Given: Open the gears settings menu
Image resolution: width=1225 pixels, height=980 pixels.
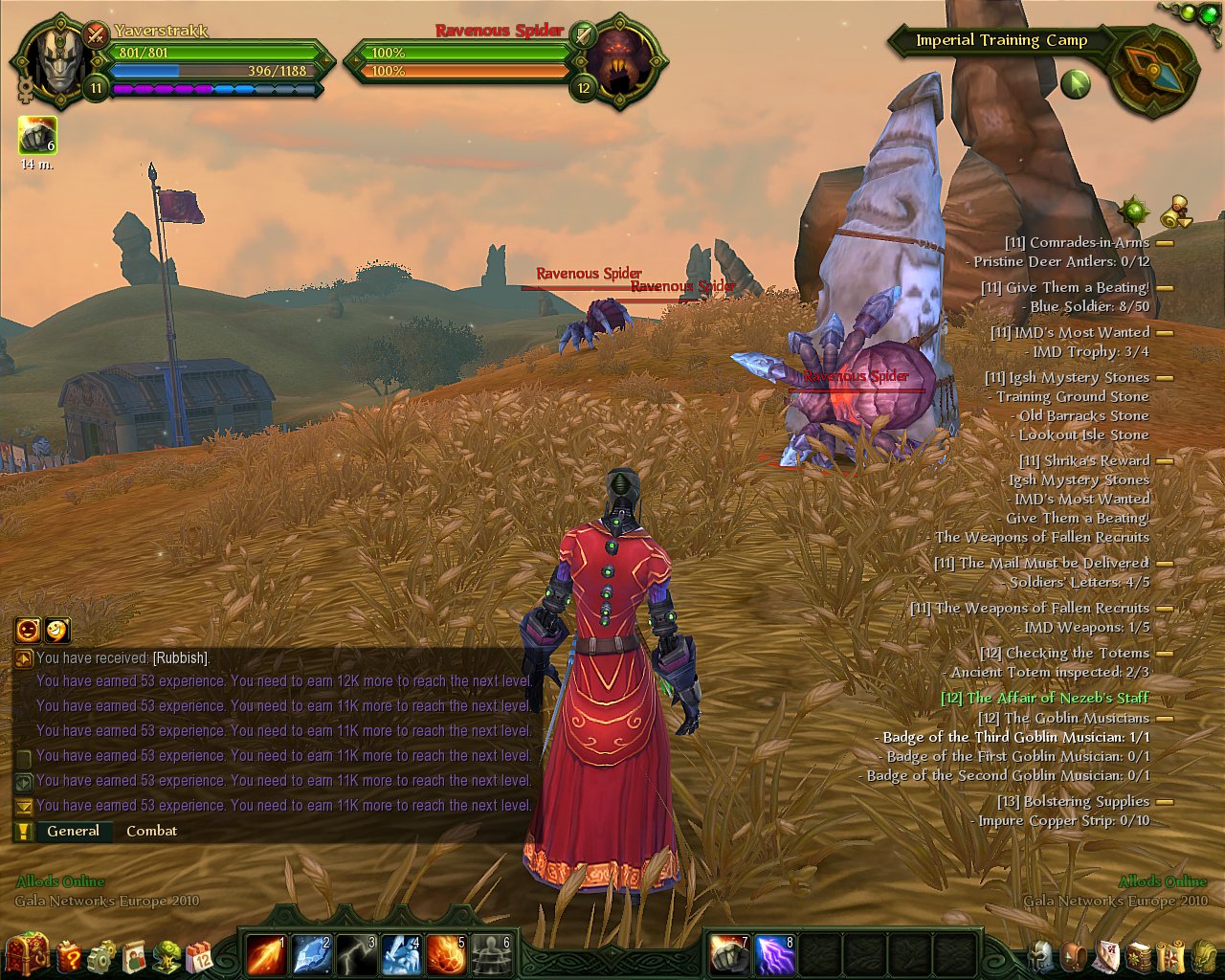Looking at the screenshot, I should pyautogui.click(x=102, y=955).
